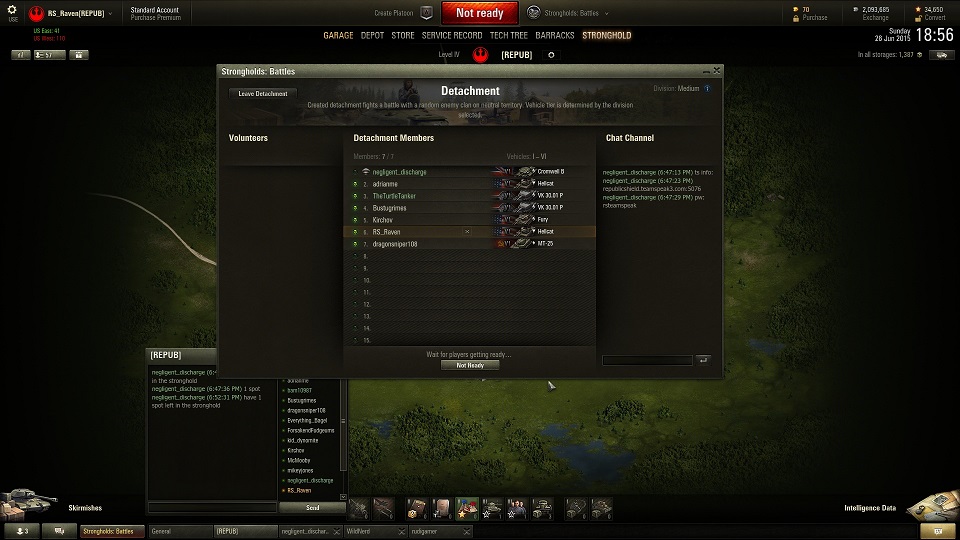Click Purchase Premium account link
Viewport: 960px width, 540px height.
point(155,18)
